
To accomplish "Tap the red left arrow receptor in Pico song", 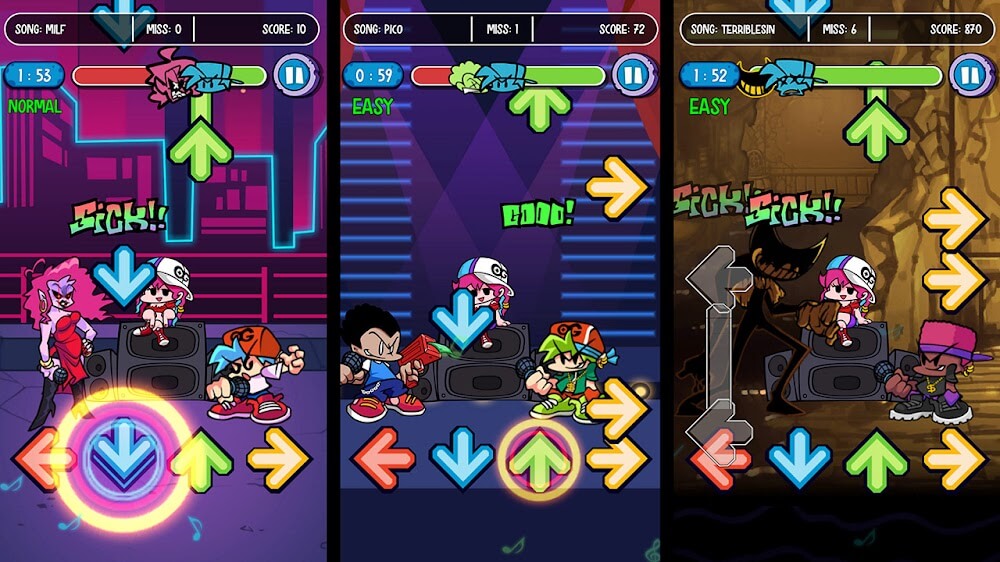I will (x=382, y=458).
